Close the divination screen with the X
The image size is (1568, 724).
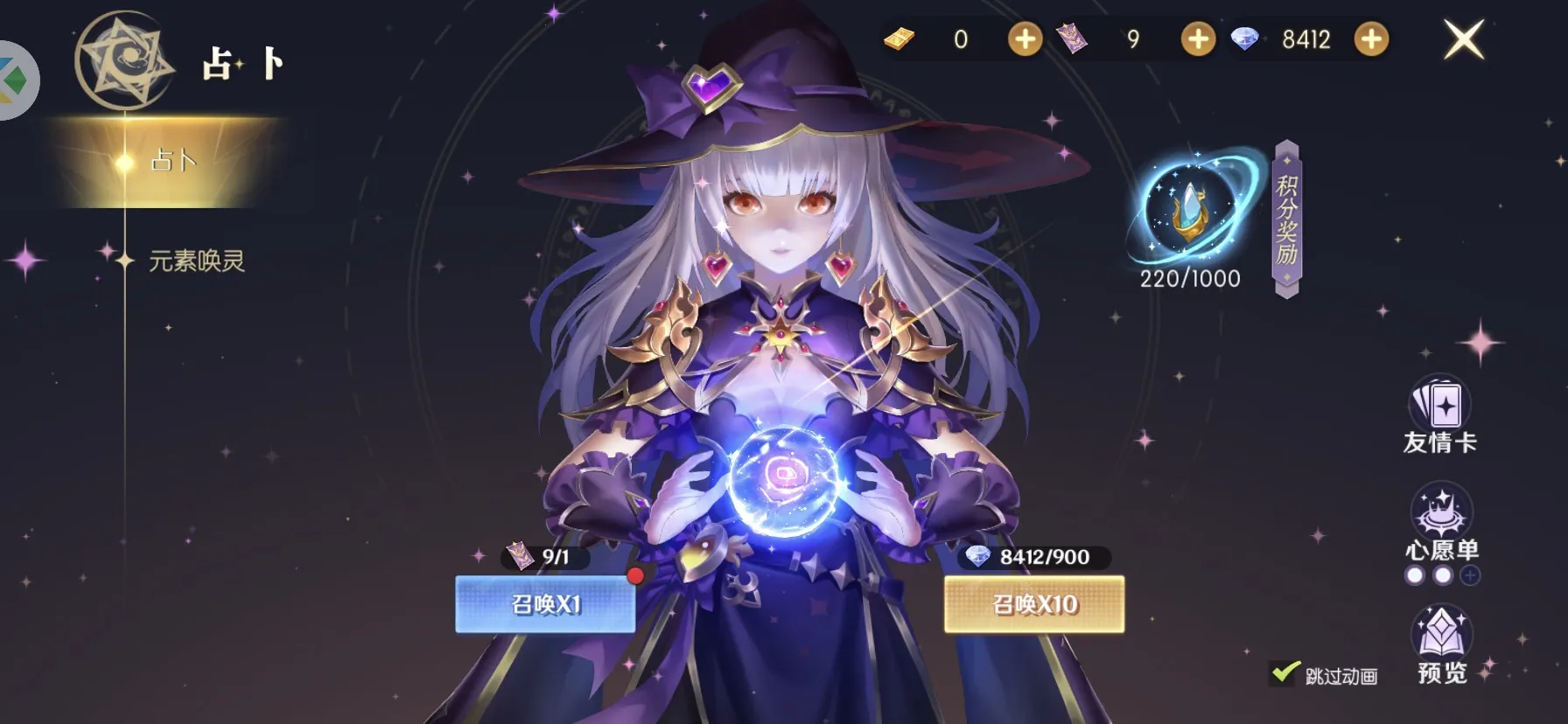[x=1463, y=40]
